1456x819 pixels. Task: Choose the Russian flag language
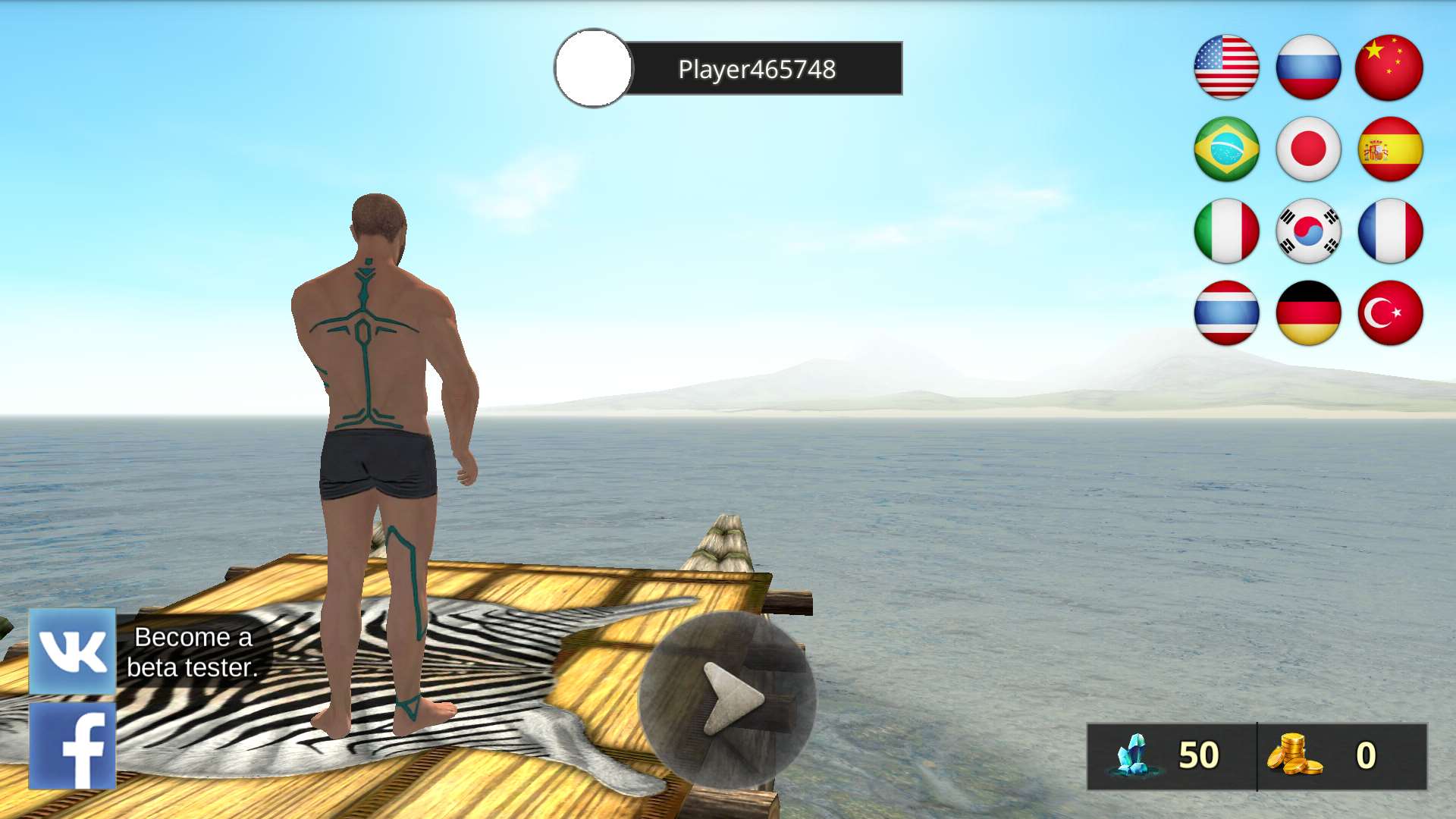click(1308, 67)
